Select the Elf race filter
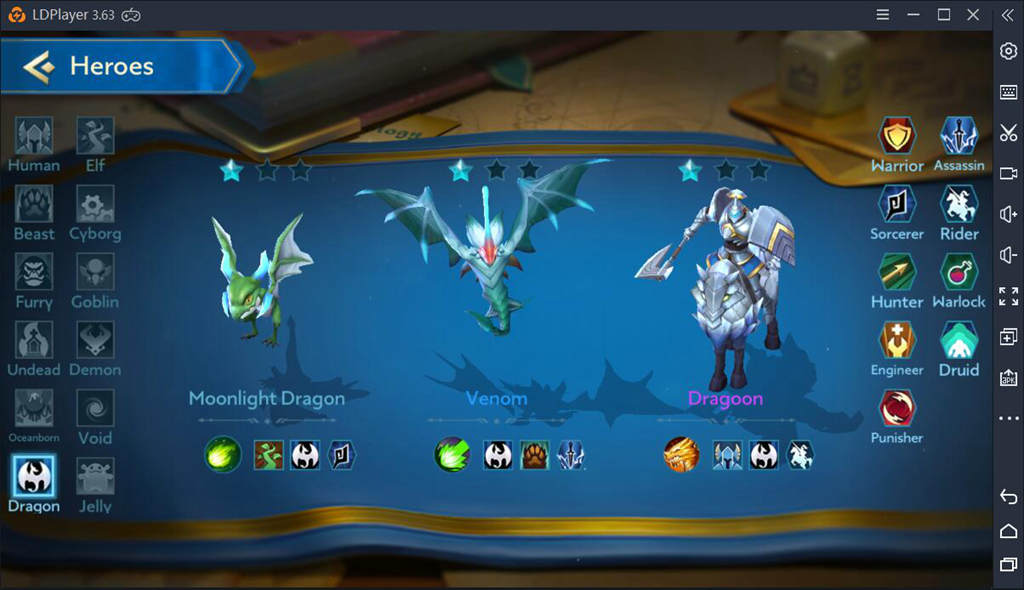The width and height of the screenshot is (1024, 590). 95,137
